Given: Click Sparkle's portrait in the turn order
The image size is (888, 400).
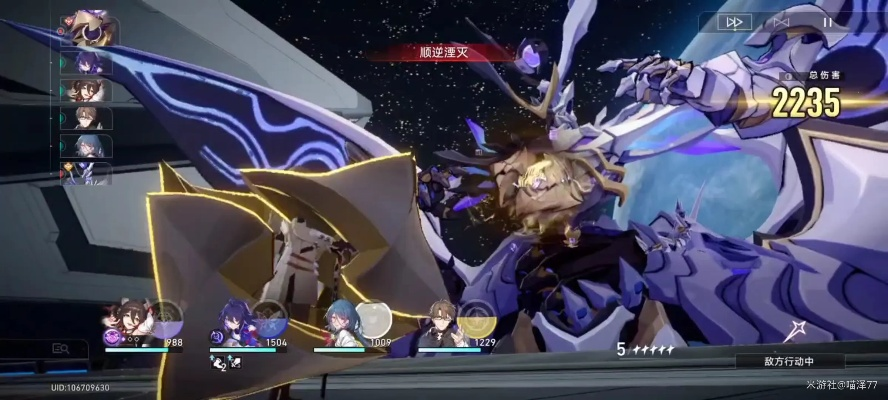Looking at the screenshot, I should (88, 91).
